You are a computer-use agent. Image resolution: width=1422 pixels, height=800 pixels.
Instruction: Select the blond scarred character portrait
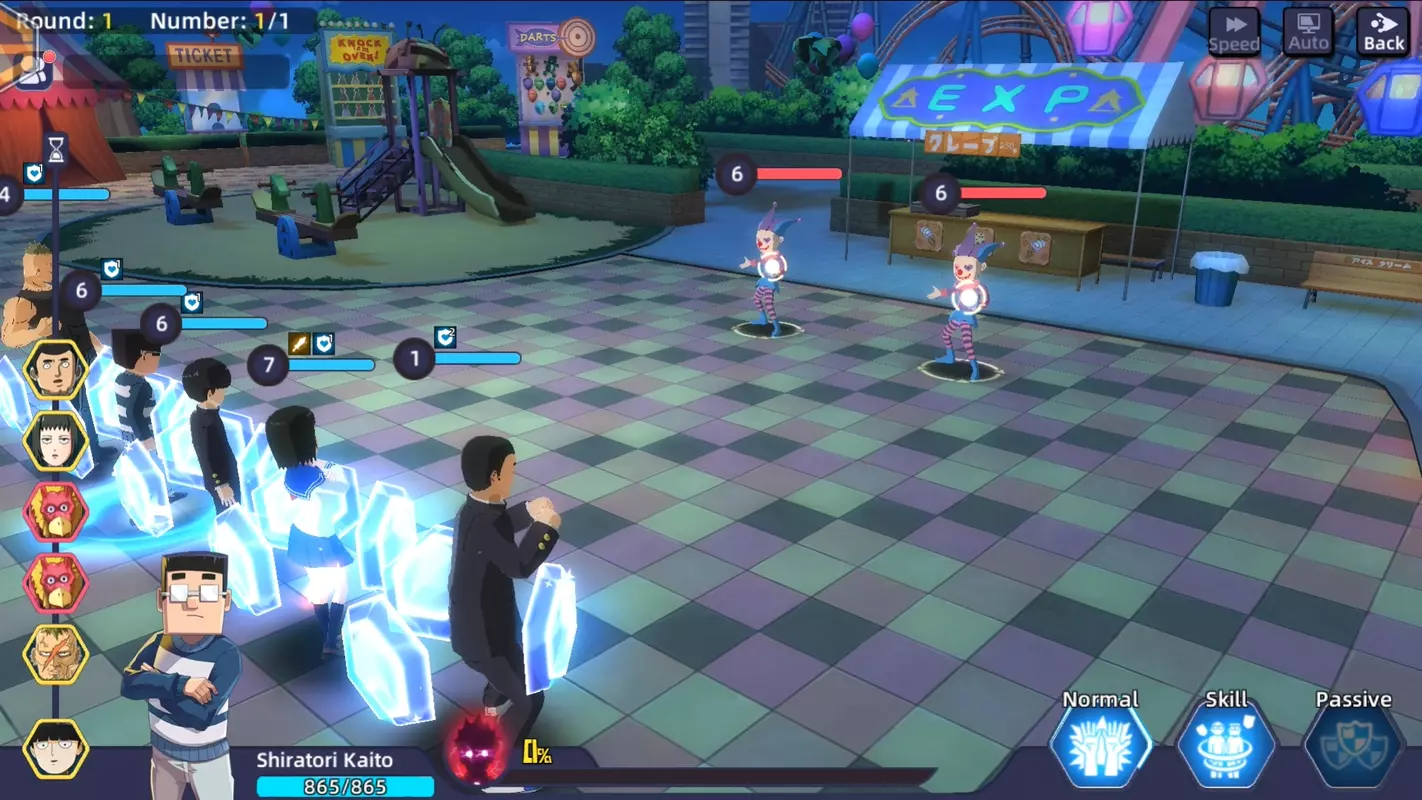point(57,653)
